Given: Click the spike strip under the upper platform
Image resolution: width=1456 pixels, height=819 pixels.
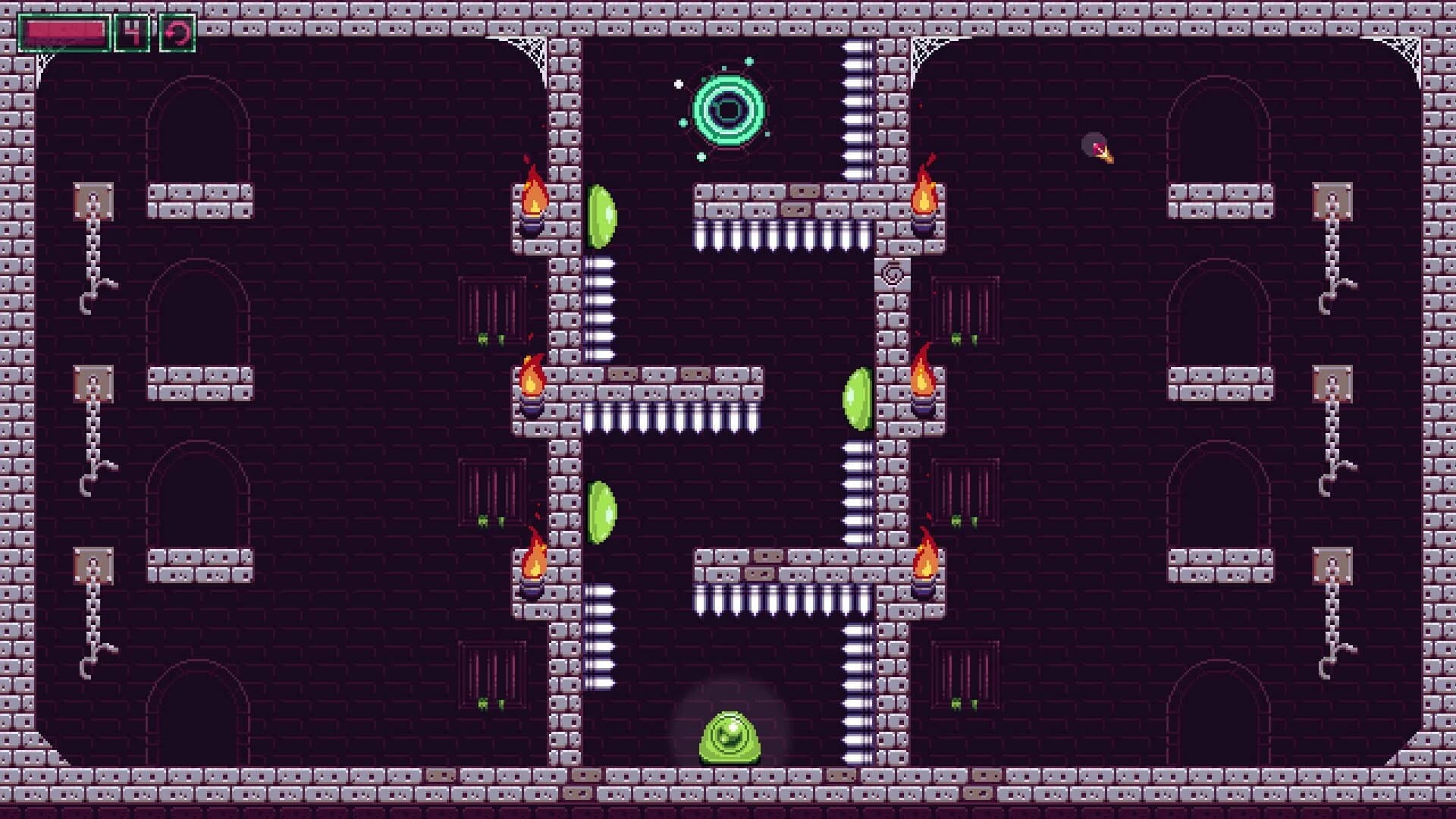Looking at the screenshot, I should [781, 235].
